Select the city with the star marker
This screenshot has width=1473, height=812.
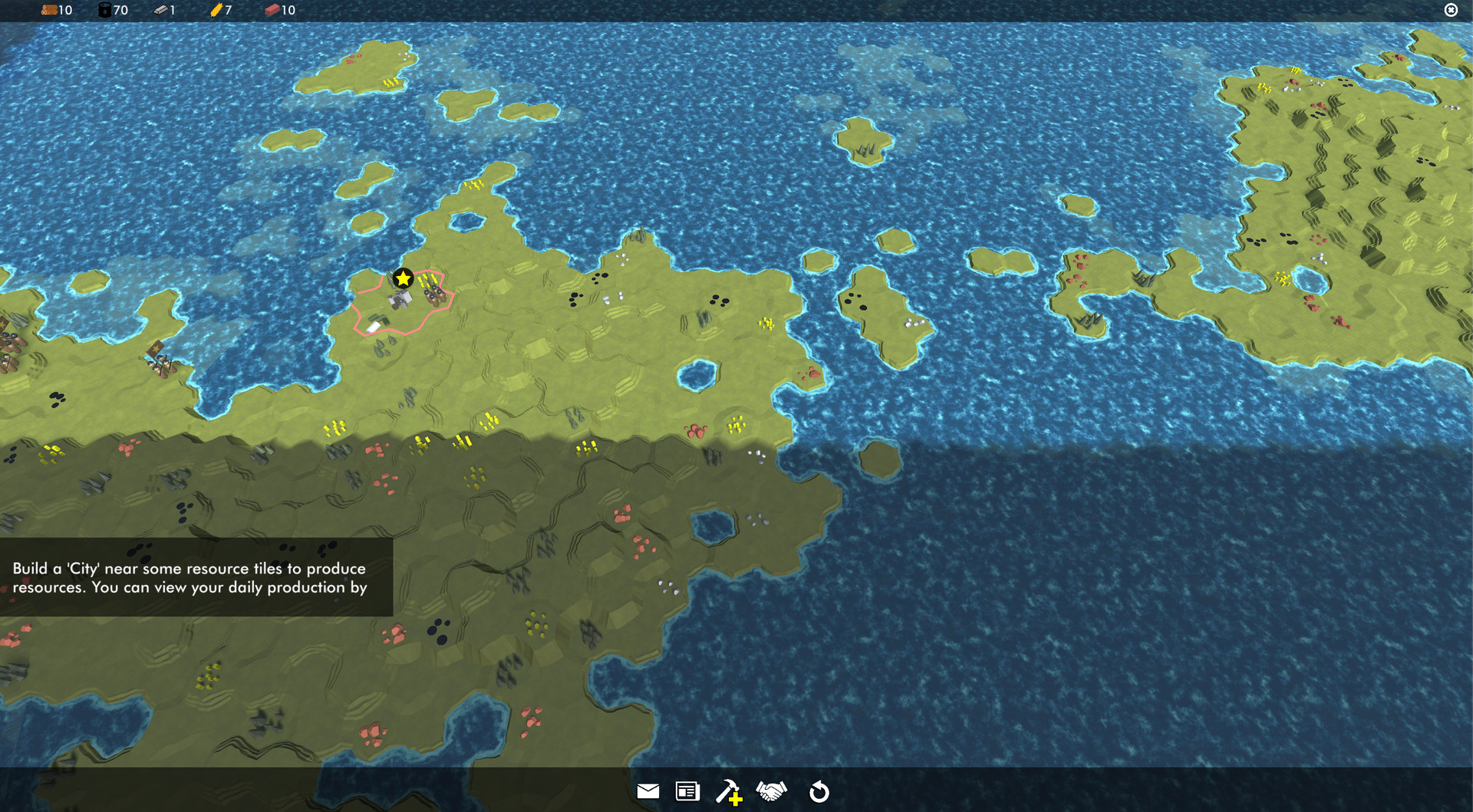click(402, 280)
